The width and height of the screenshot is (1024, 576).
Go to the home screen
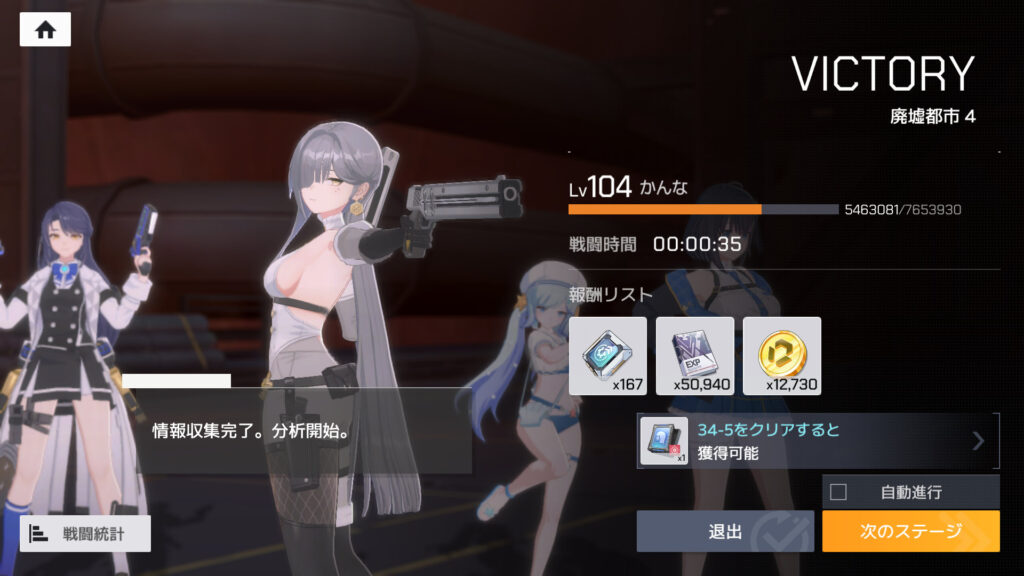pyautogui.click(x=45, y=30)
